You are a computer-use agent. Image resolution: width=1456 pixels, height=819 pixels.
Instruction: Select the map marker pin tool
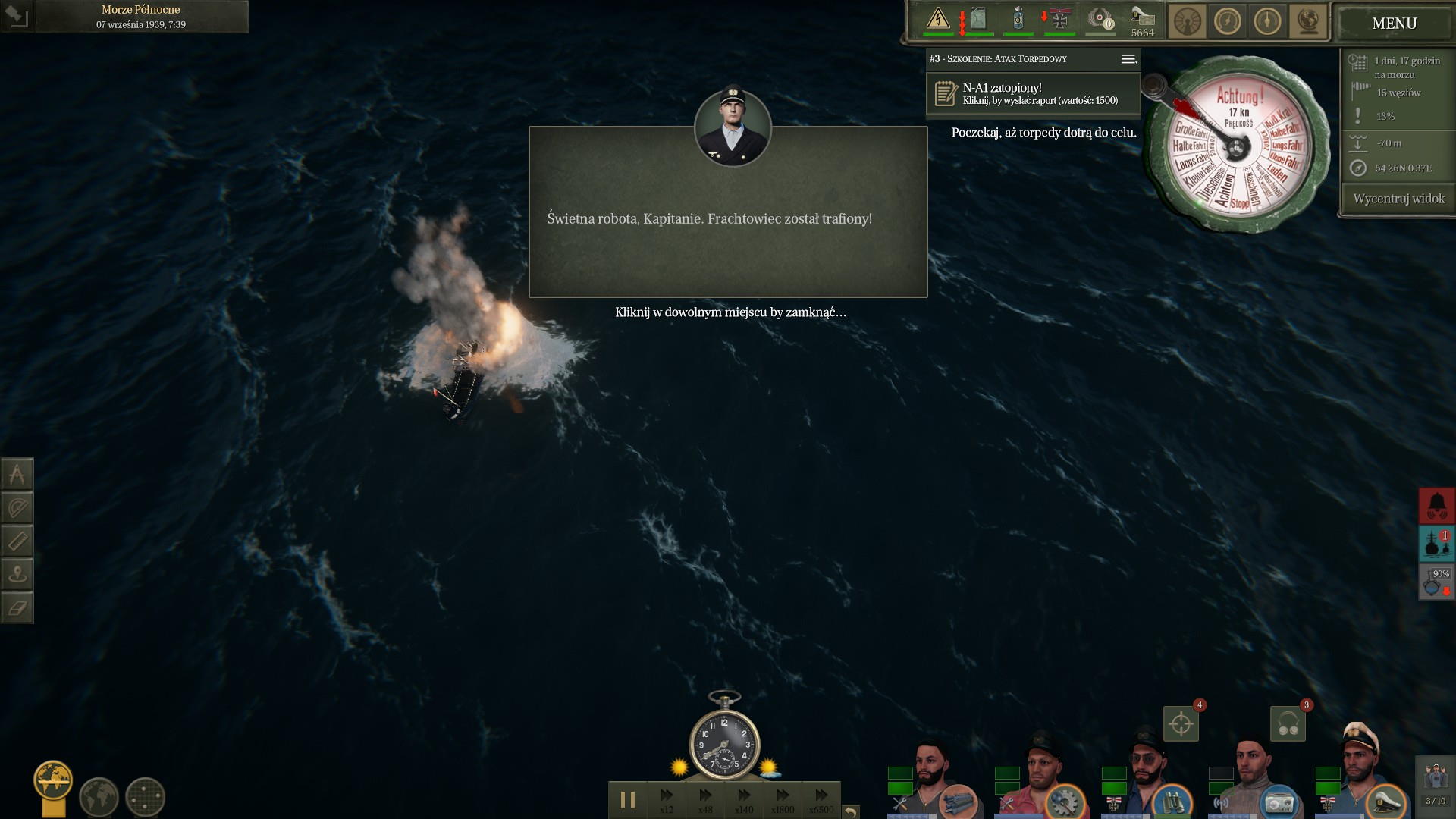17,575
